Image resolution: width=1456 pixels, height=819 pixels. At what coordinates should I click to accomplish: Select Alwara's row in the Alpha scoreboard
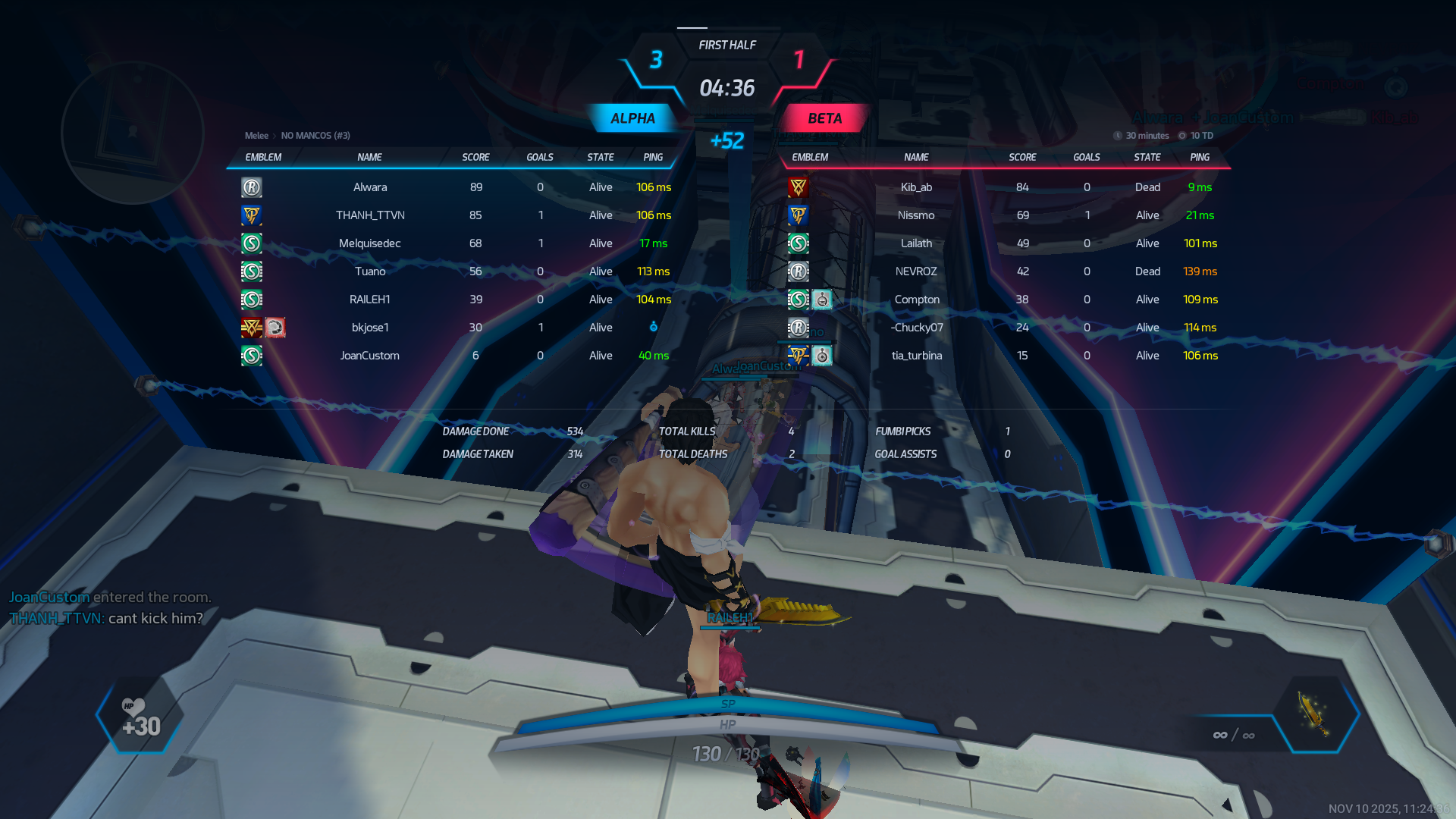pos(369,187)
